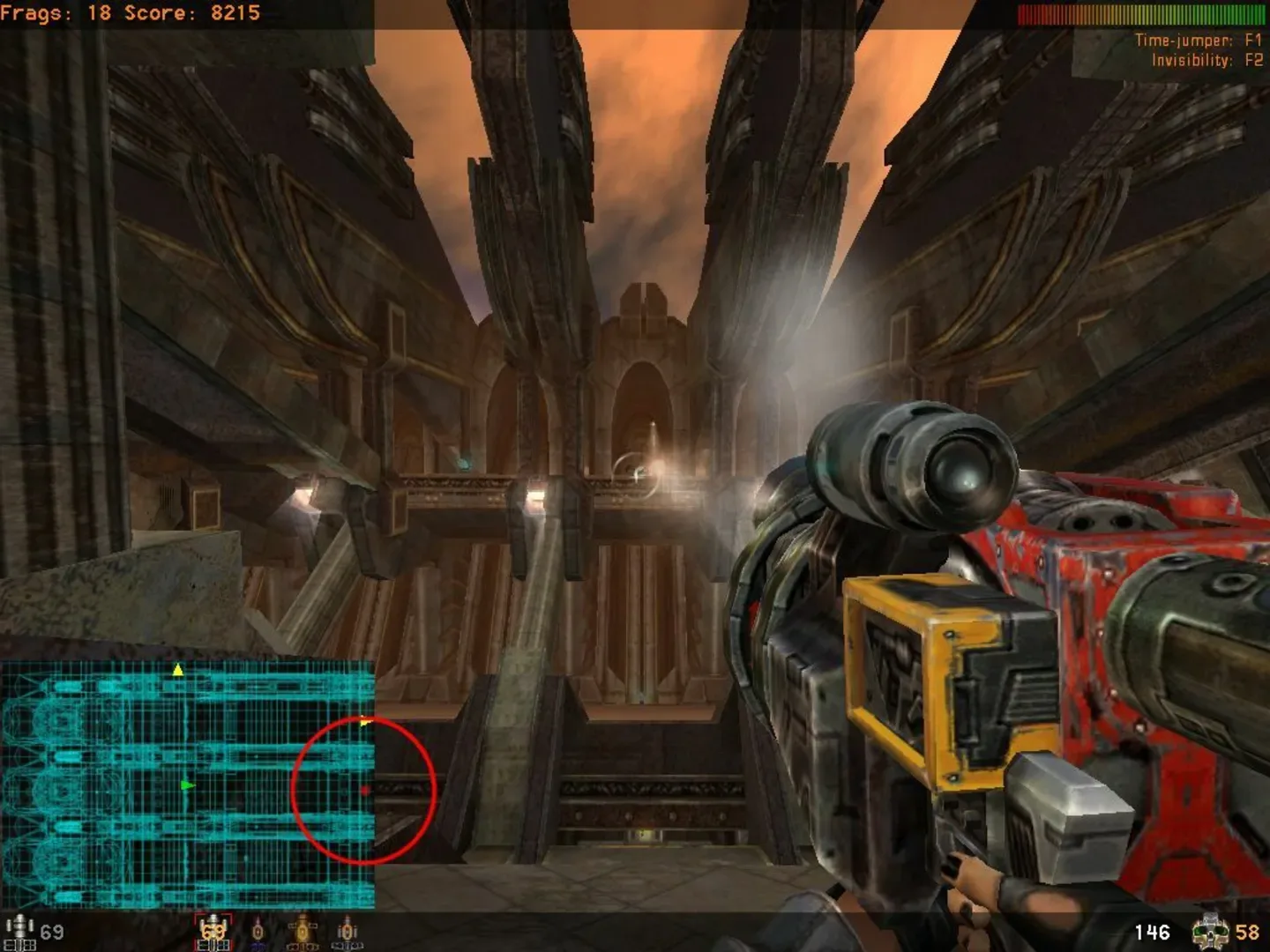The width and height of the screenshot is (1270, 952).
Task: Select the purple alien weapon icon
Action: tap(256, 933)
